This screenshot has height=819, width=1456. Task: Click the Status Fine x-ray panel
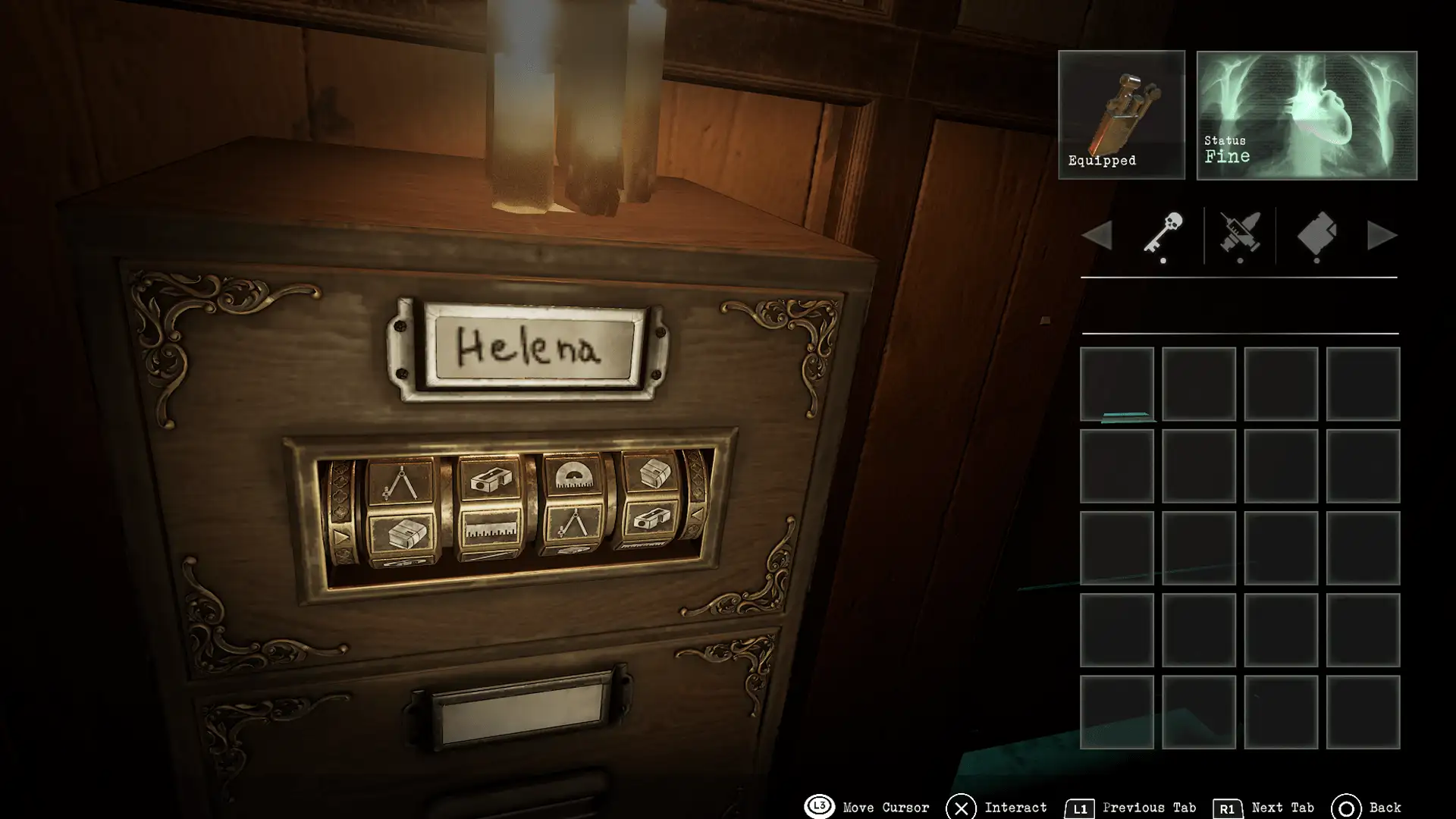click(1306, 114)
